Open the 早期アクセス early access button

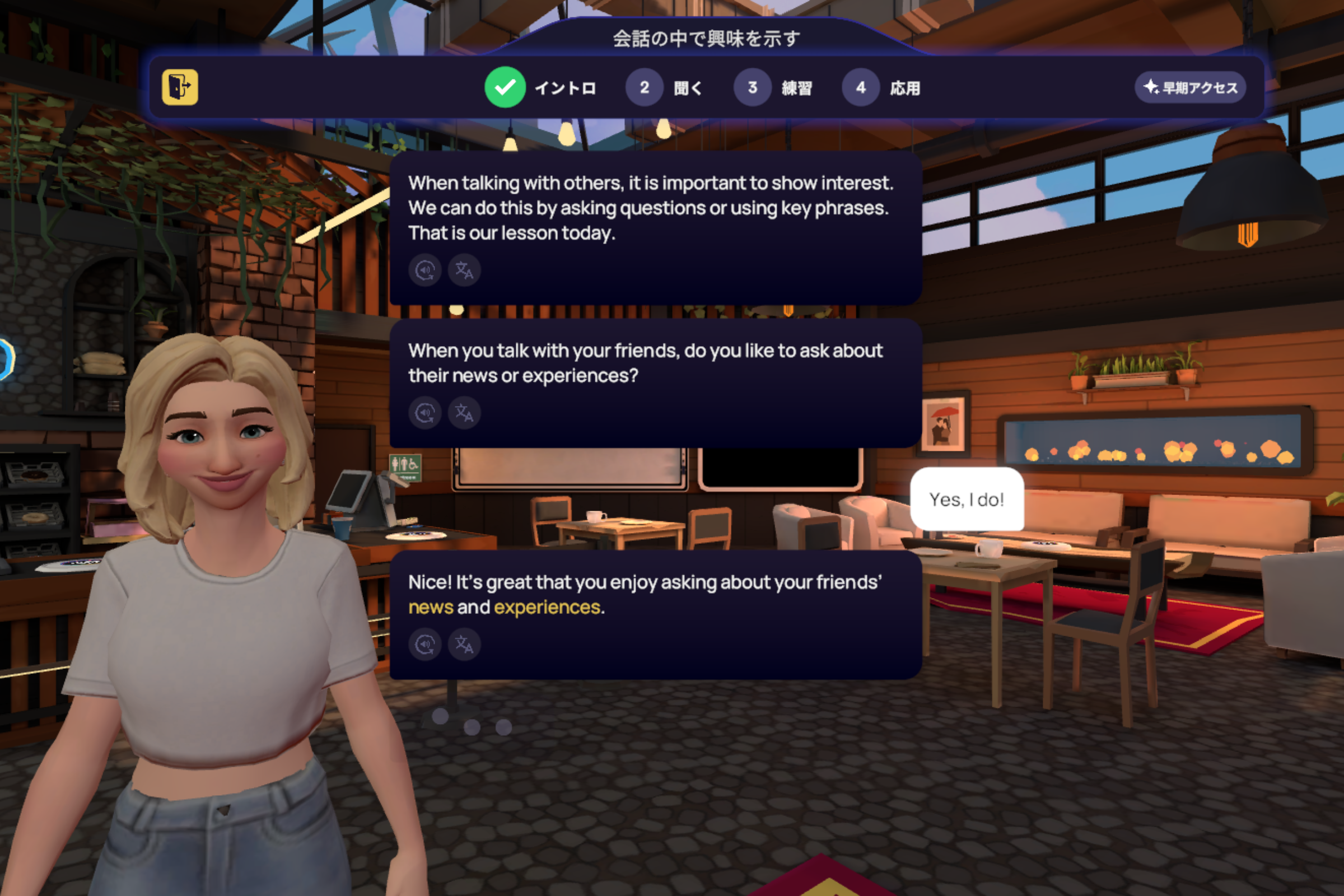point(1189,87)
